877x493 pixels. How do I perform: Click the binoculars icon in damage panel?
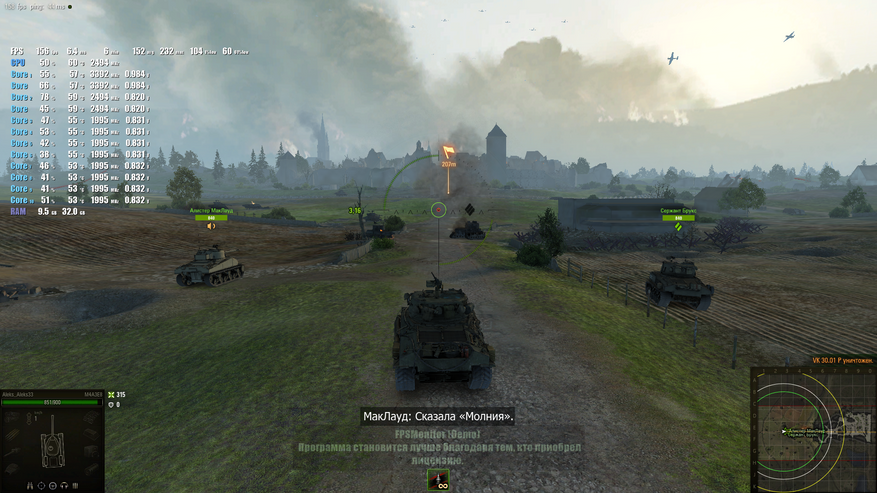point(30,485)
